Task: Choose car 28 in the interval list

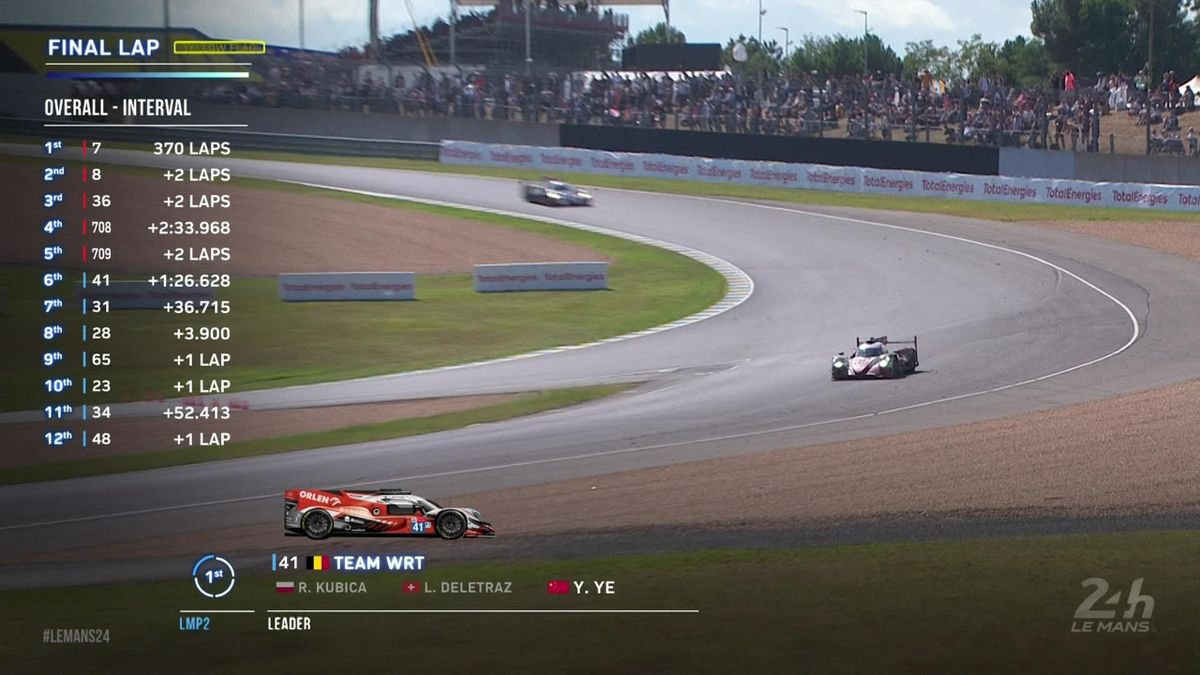Action: (137, 333)
